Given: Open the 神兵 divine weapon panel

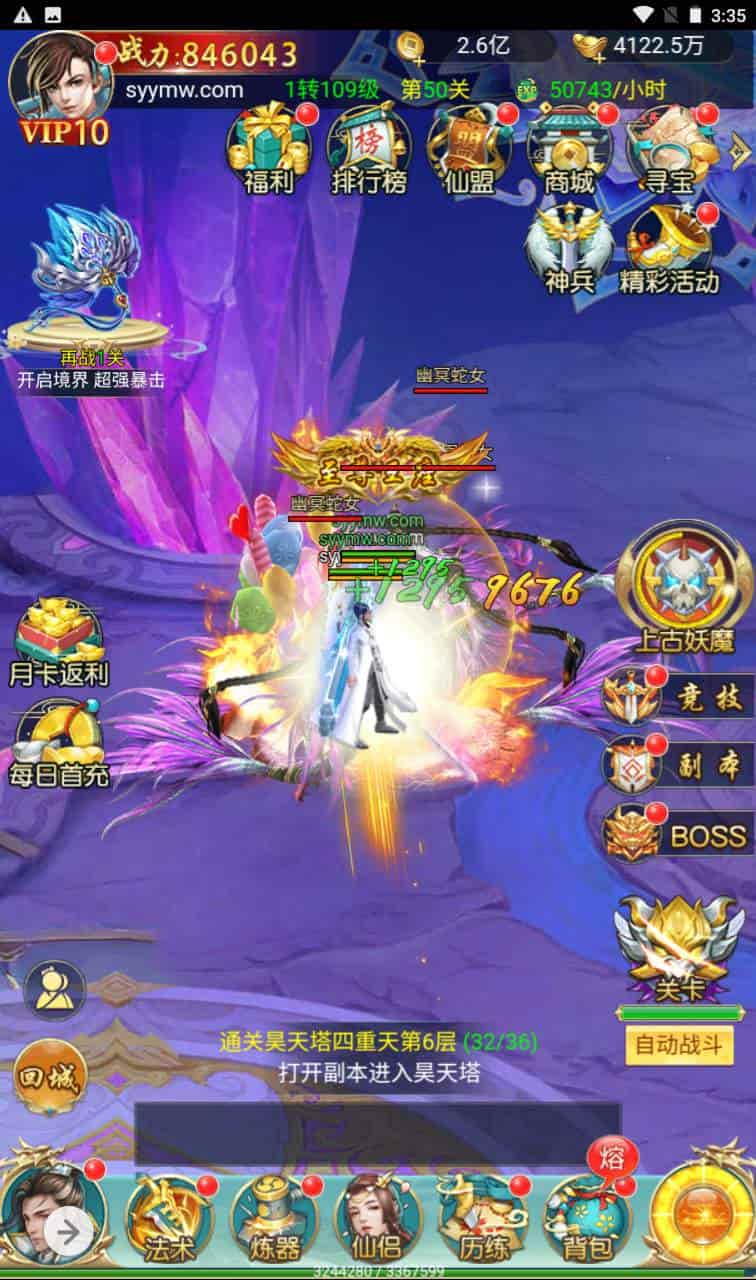Looking at the screenshot, I should coord(569,250).
